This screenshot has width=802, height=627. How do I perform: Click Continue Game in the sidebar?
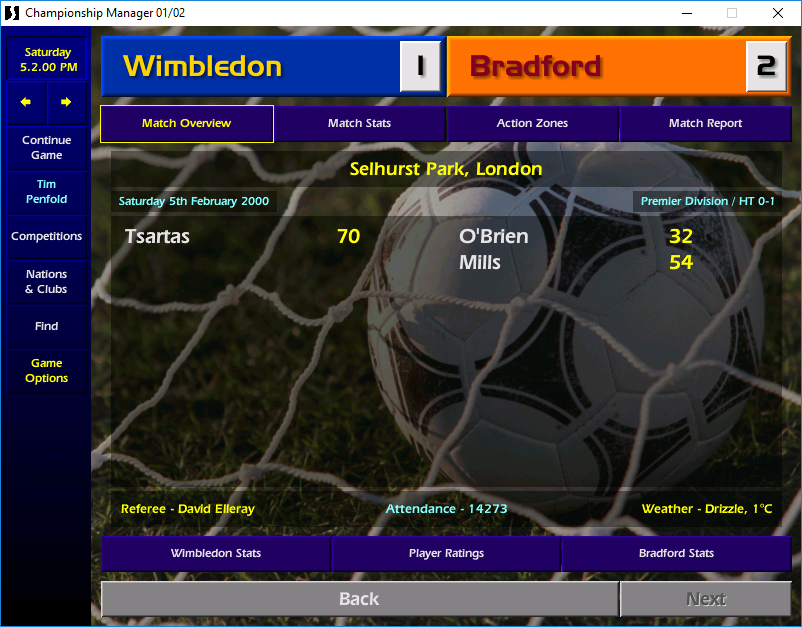pos(46,148)
